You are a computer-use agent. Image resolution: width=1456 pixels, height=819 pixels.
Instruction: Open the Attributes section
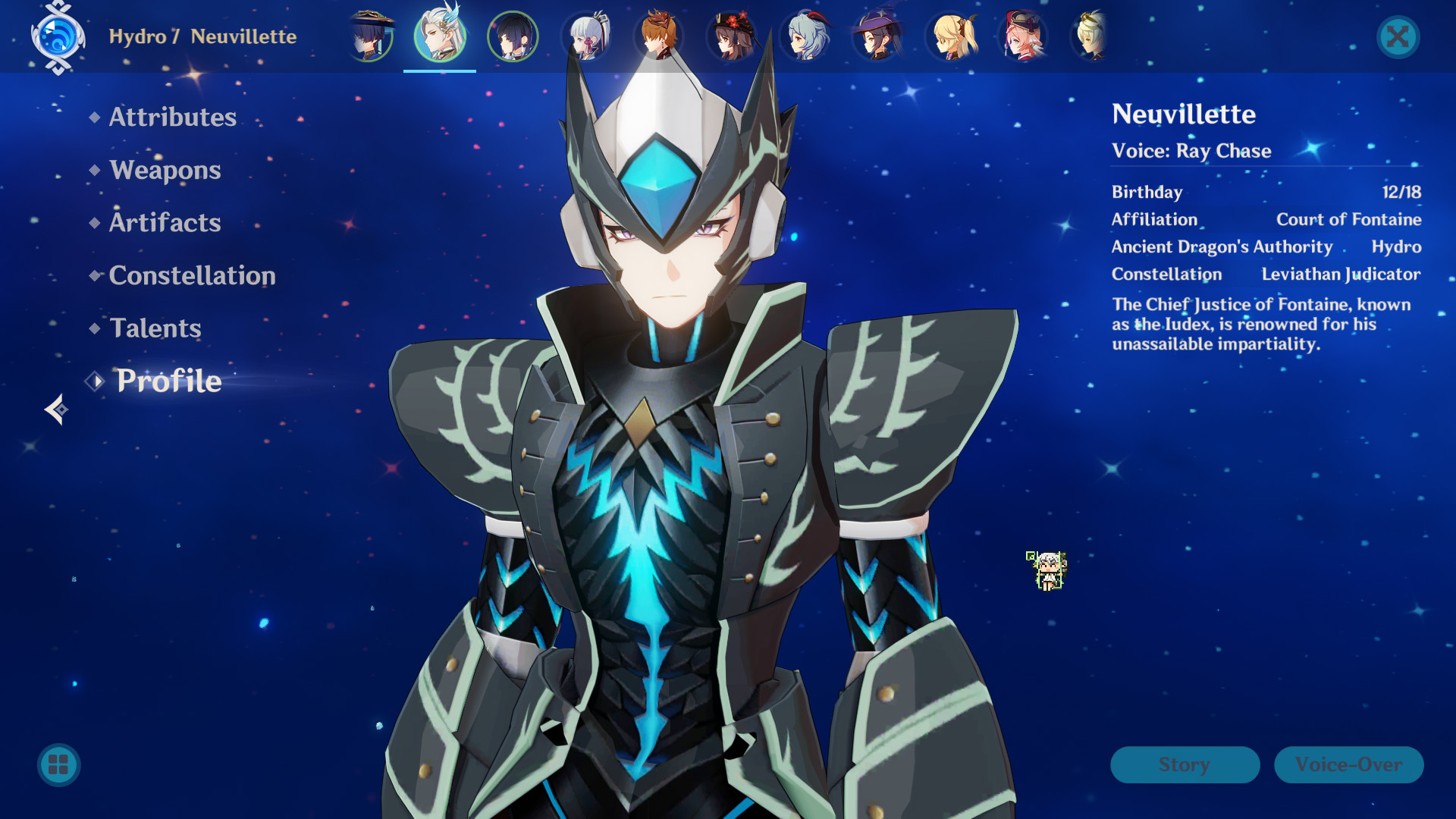click(171, 117)
